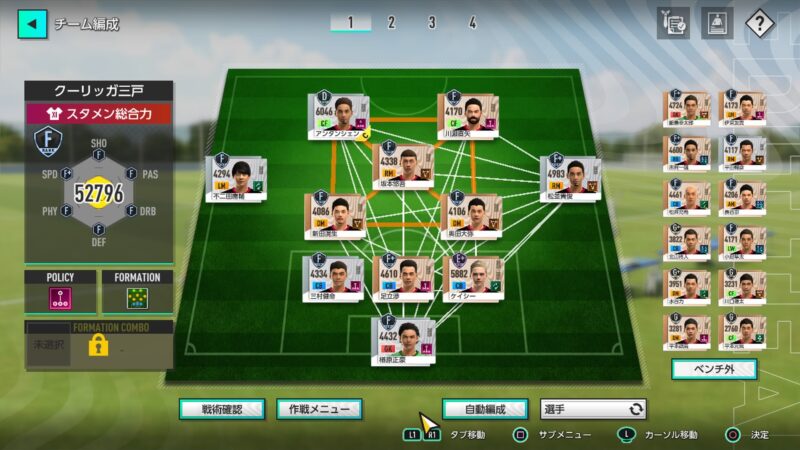Pick the RM wide card rated 4983
The height and width of the screenshot is (450, 800).
[x=570, y=177]
